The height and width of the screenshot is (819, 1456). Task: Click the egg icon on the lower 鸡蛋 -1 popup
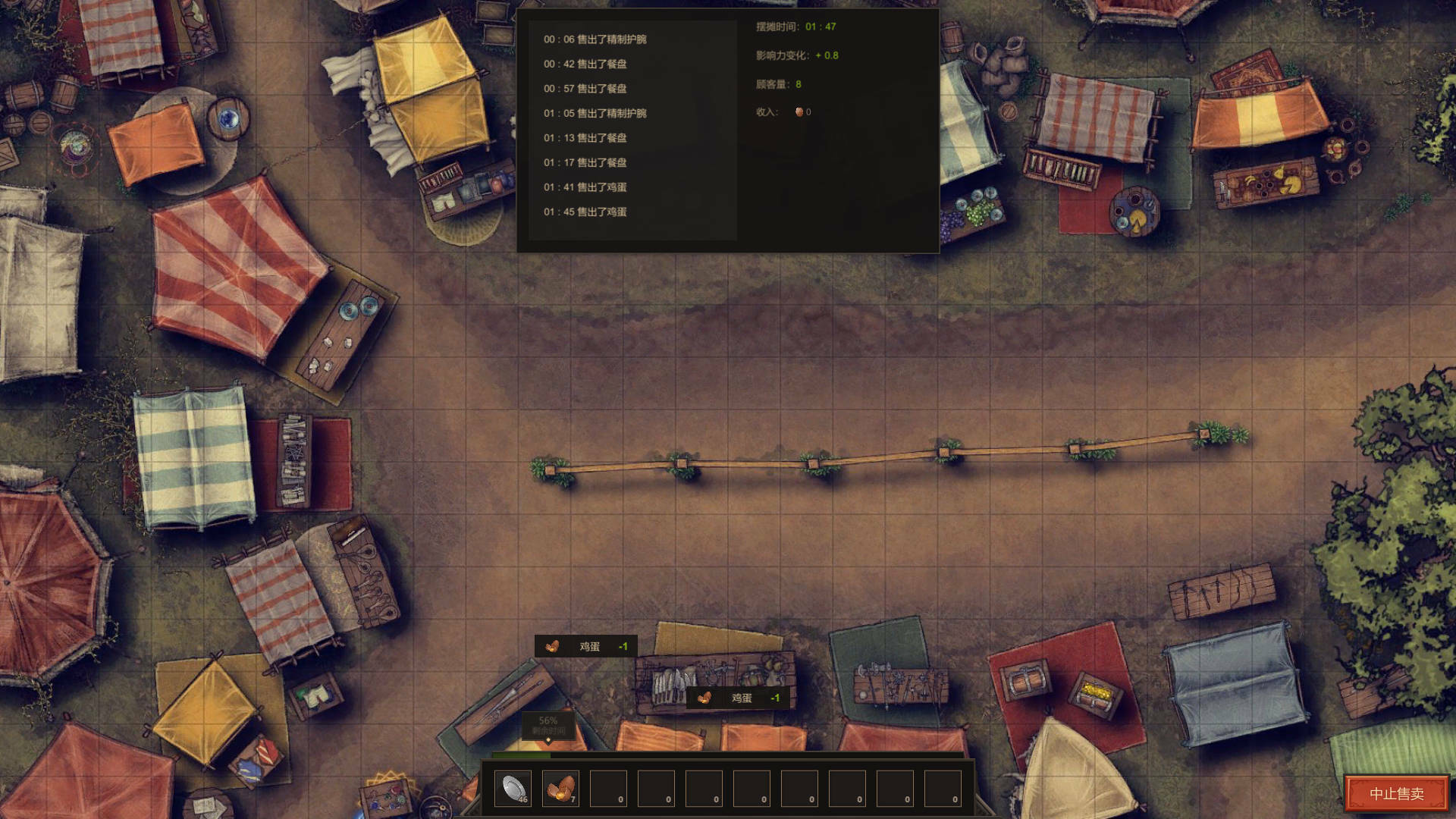[706, 698]
